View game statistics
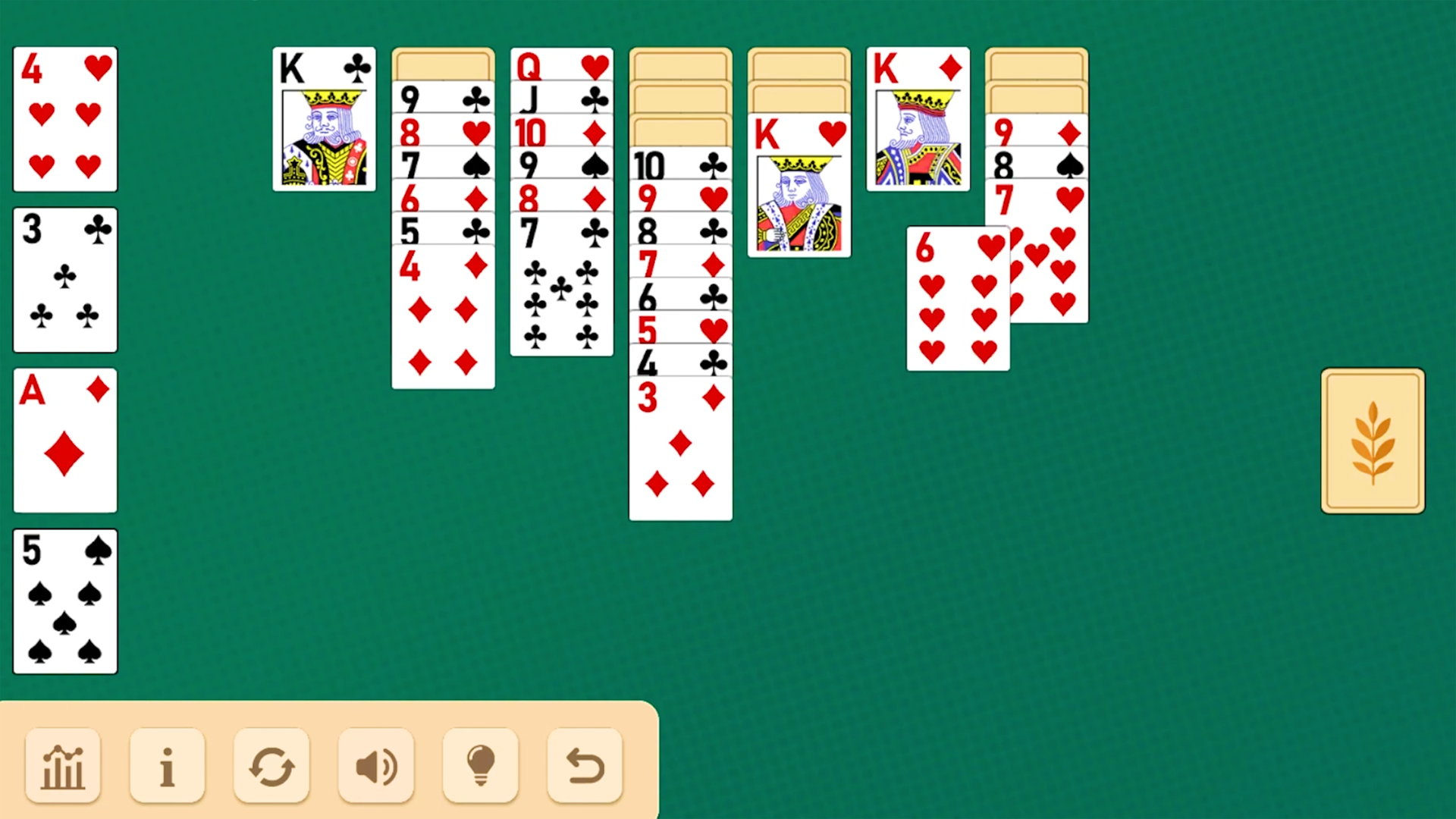Image resolution: width=1456 pixels, height=819 pixels. pos(63,764)
